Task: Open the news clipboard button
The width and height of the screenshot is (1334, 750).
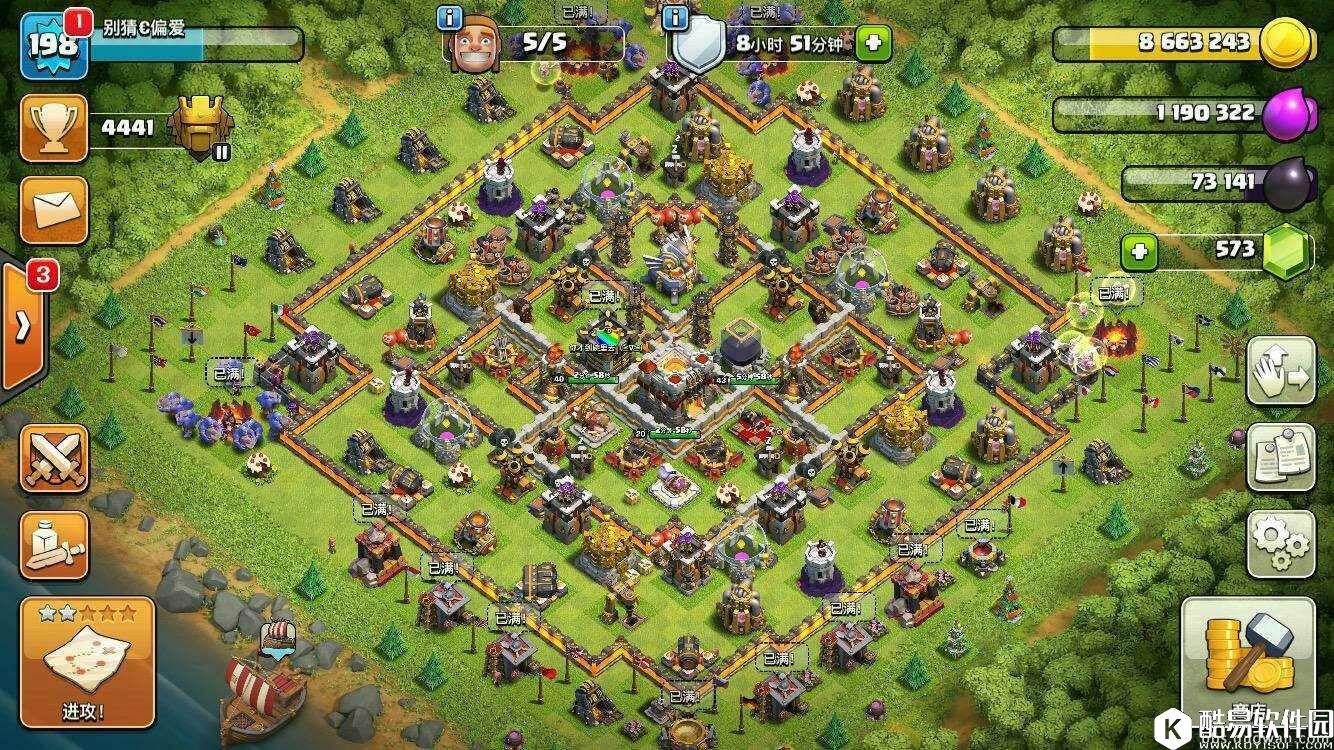Action: coord(1280,459)
